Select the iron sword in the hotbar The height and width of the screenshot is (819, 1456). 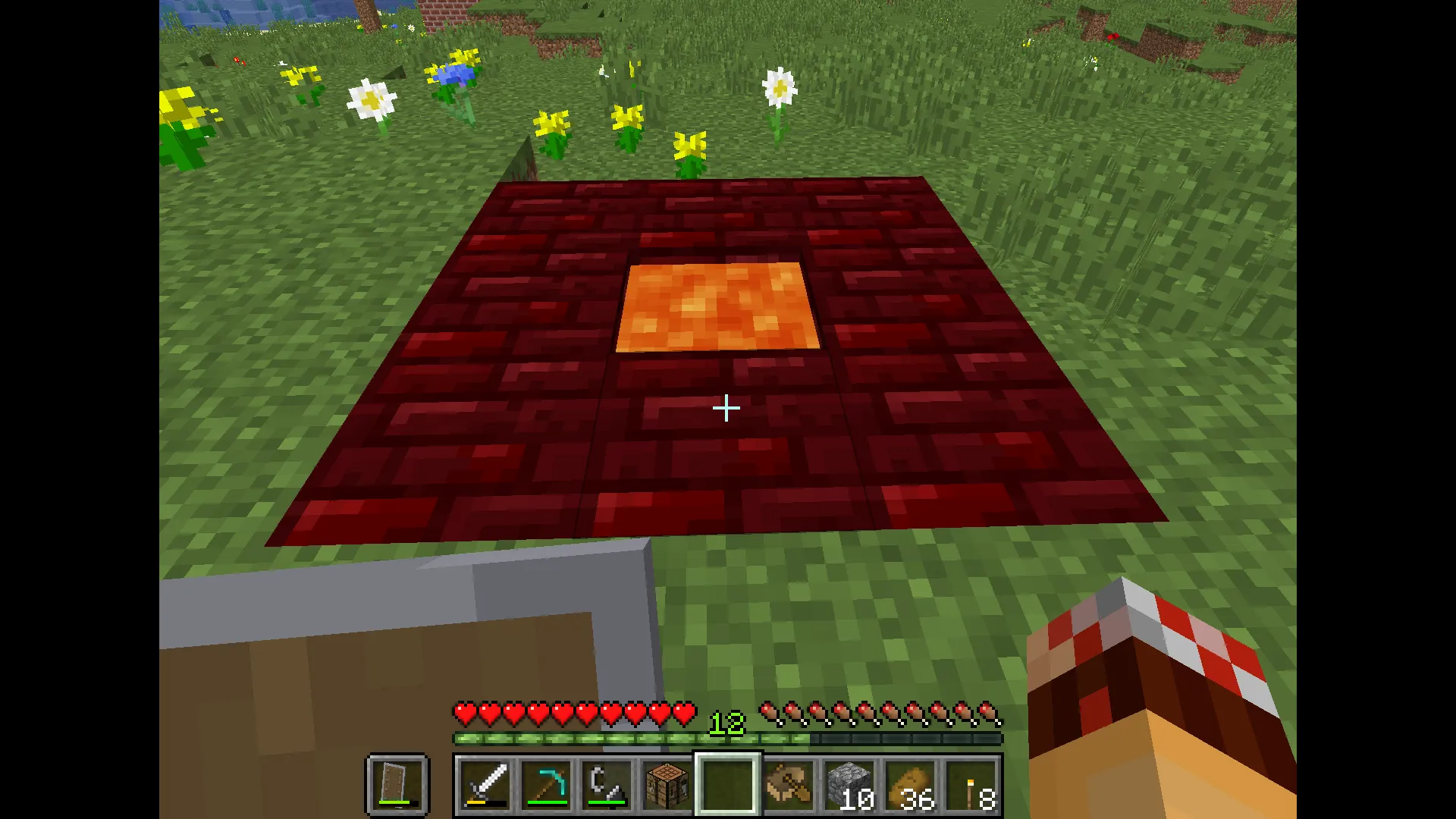pos(485,783)
